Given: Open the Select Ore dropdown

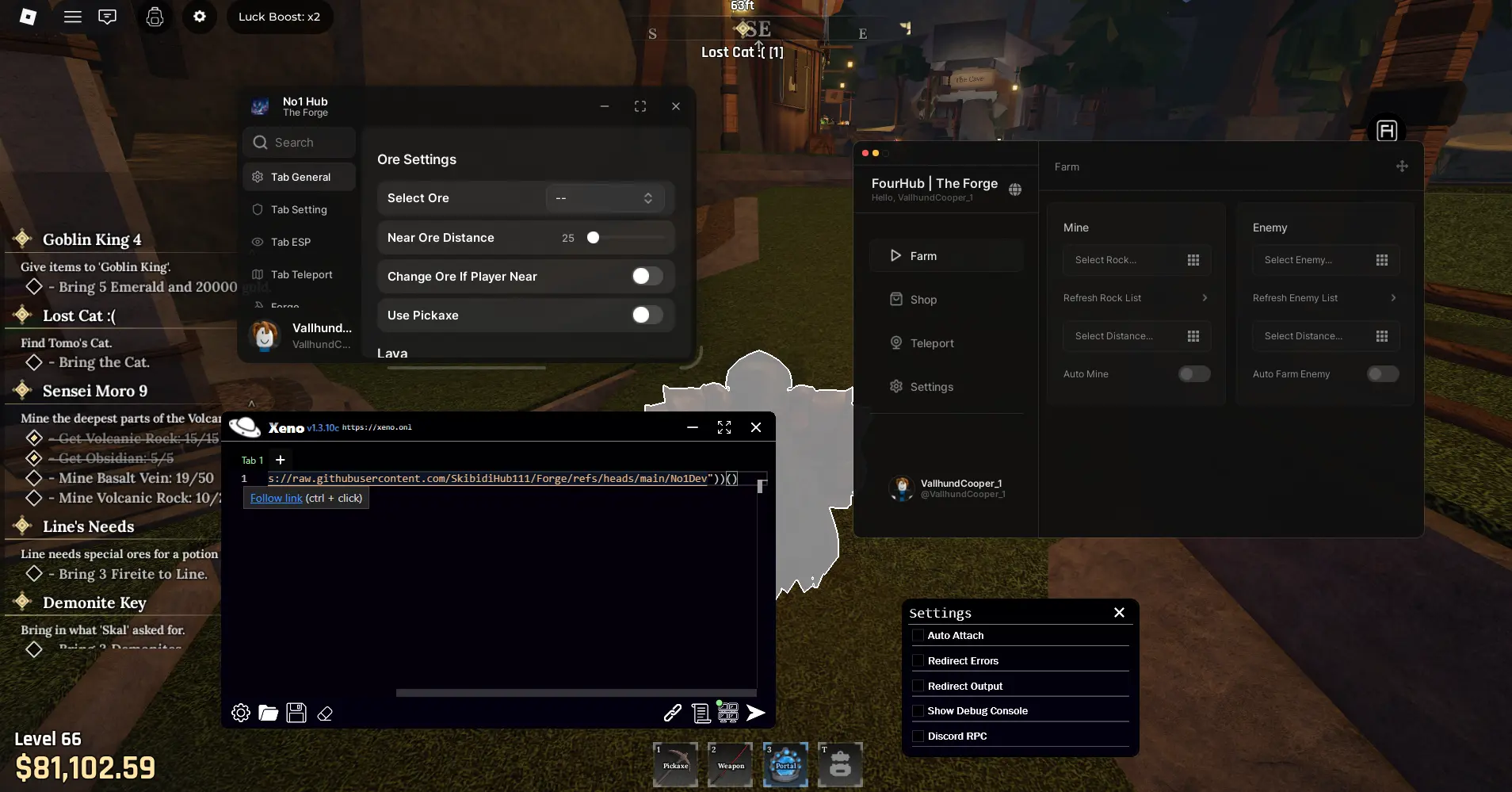Looking at the screenshot, I should 605,197.
